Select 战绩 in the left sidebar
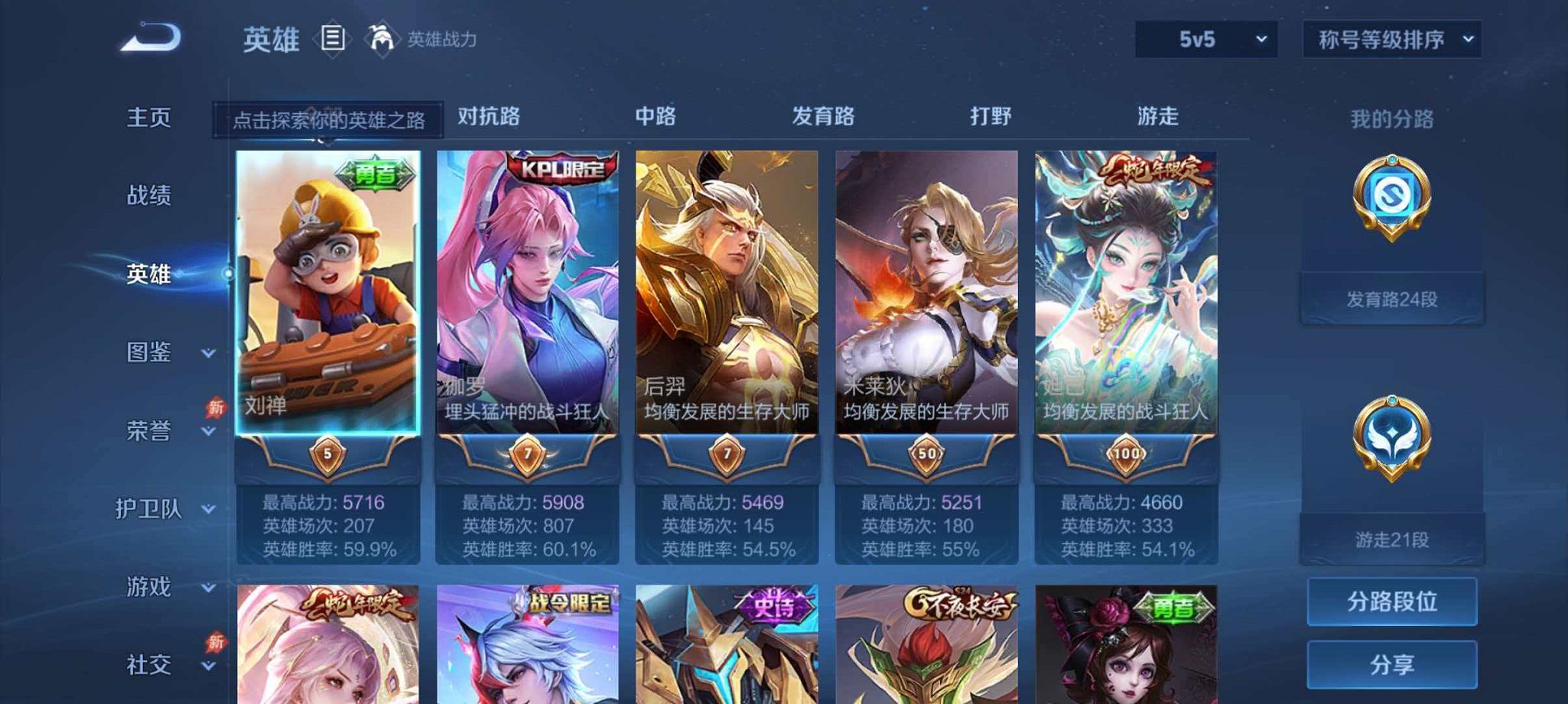 click(148, 196)
